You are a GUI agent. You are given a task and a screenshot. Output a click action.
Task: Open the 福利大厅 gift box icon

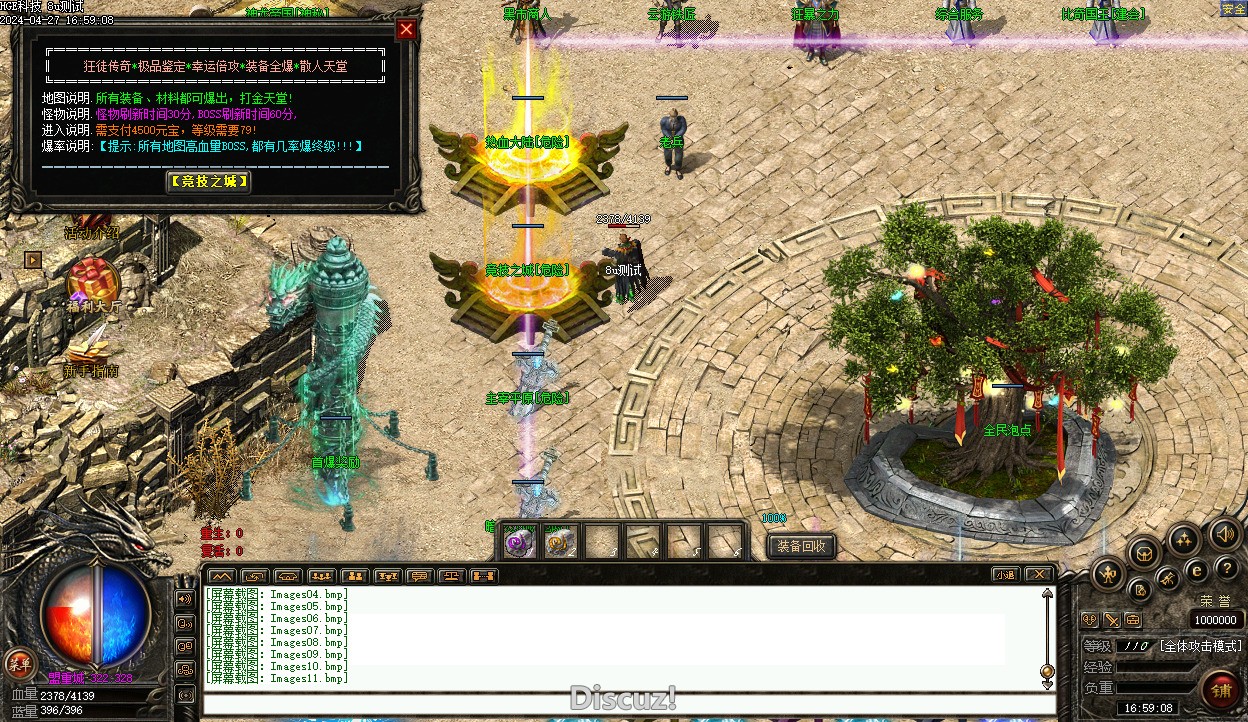pos(93,280)
